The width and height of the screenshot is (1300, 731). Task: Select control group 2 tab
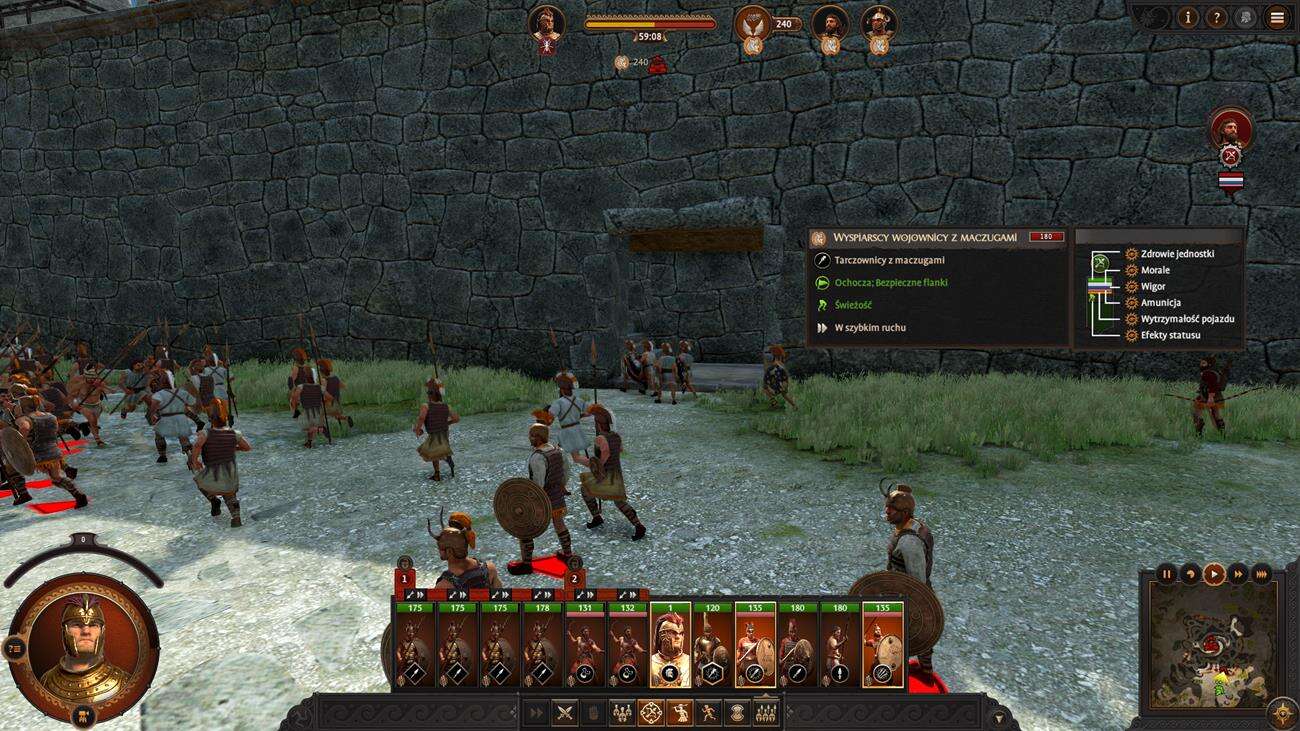(574, 578)
